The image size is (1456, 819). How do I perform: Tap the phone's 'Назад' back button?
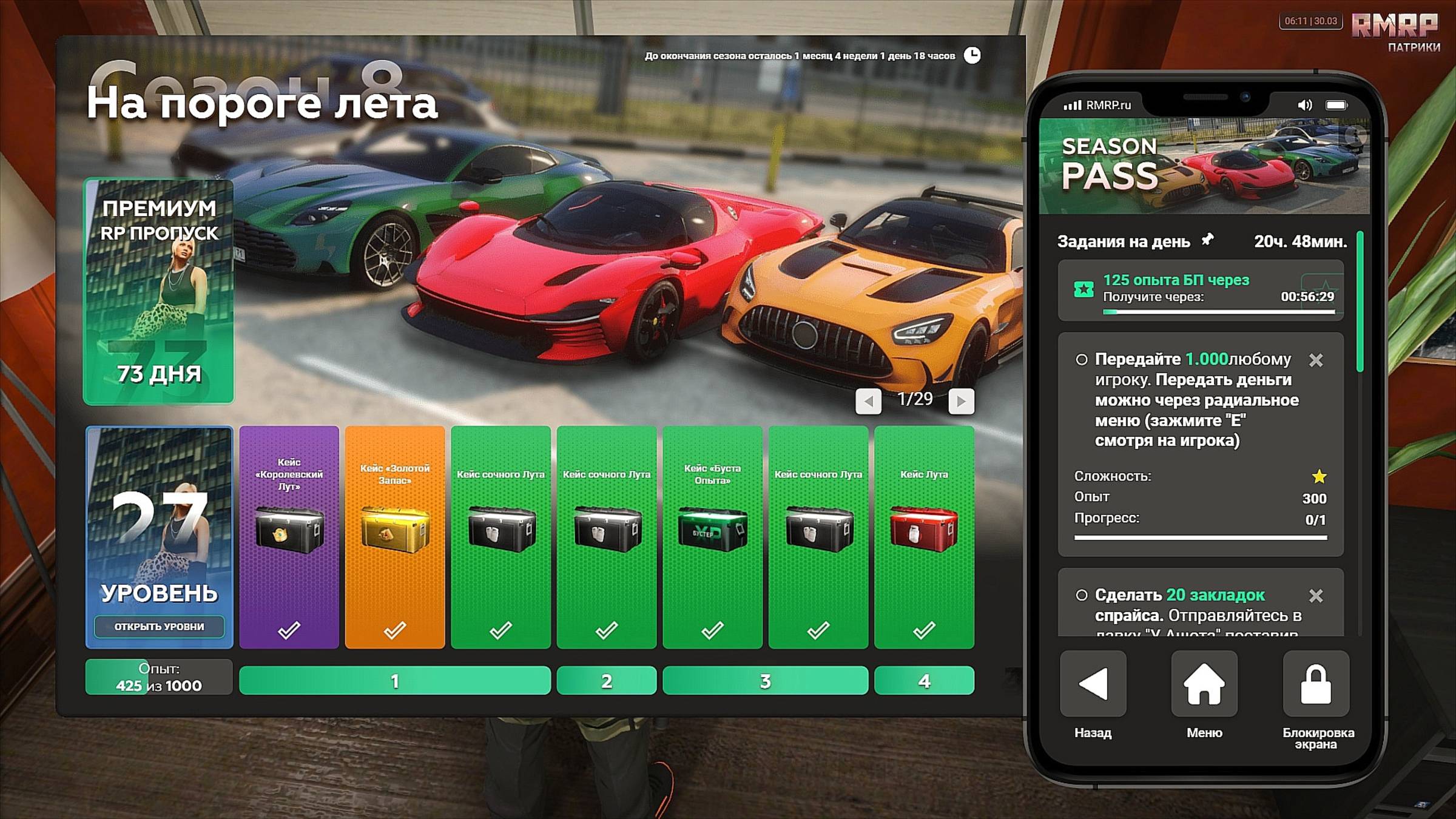[1093, 684]
